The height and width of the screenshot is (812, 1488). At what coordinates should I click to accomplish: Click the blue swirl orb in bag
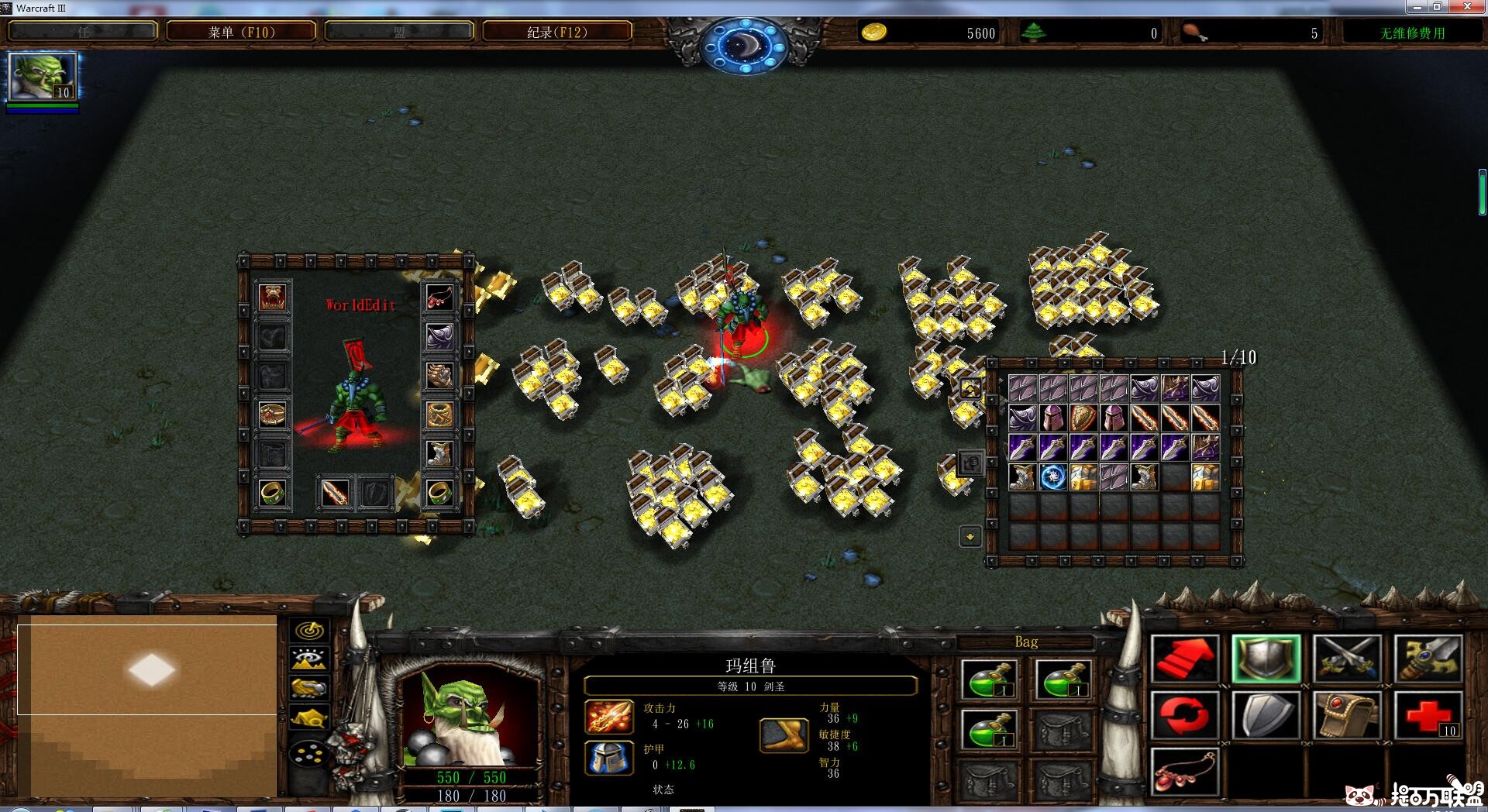tap(1052, 477)
